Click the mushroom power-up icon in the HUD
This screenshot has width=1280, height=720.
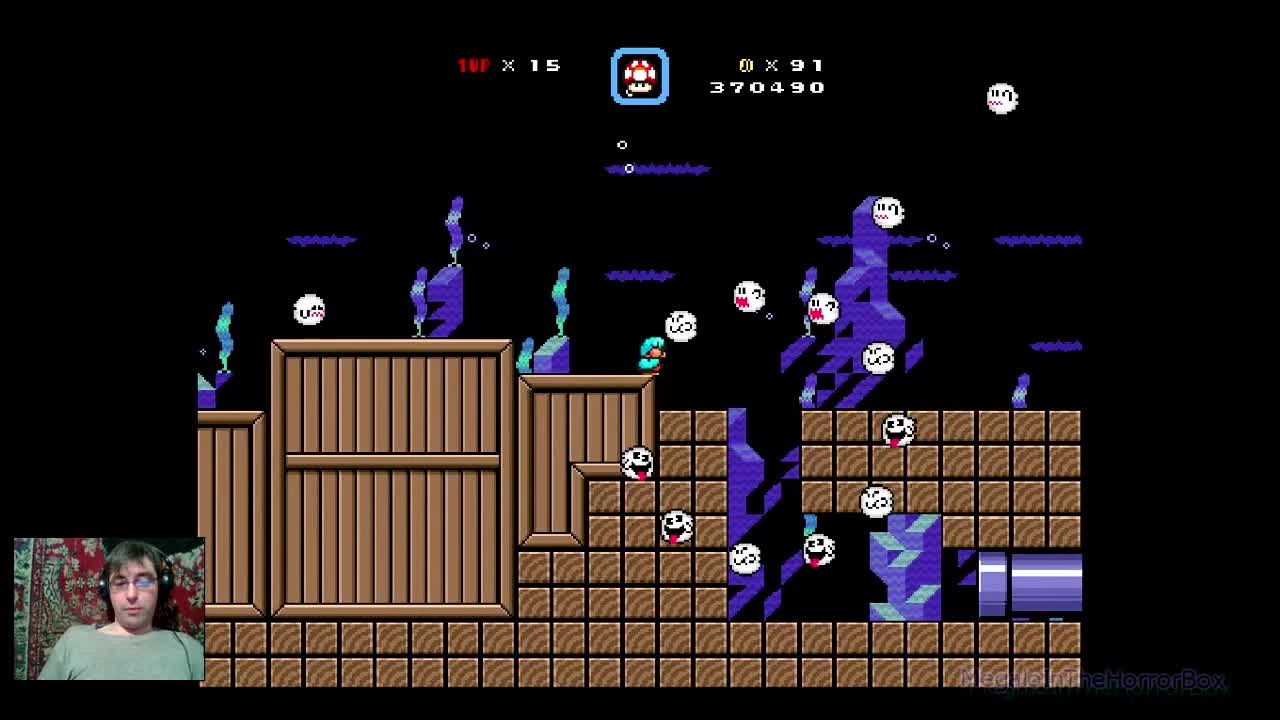[639, 75]
